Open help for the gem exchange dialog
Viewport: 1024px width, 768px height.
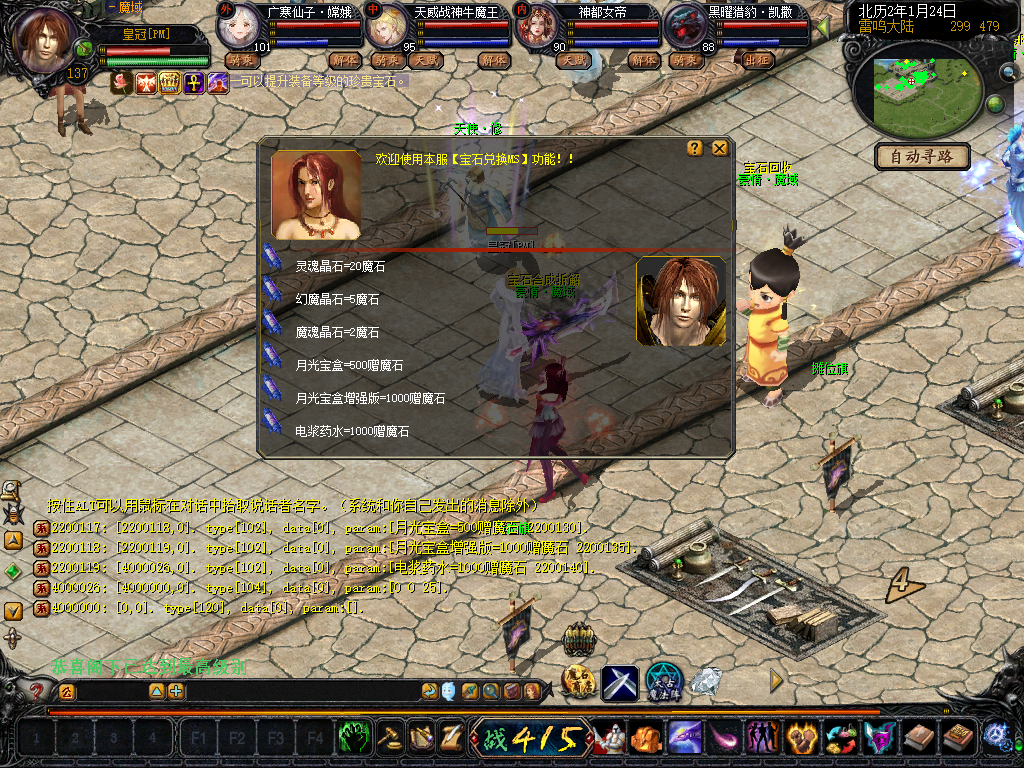click(x=695, y=148)
